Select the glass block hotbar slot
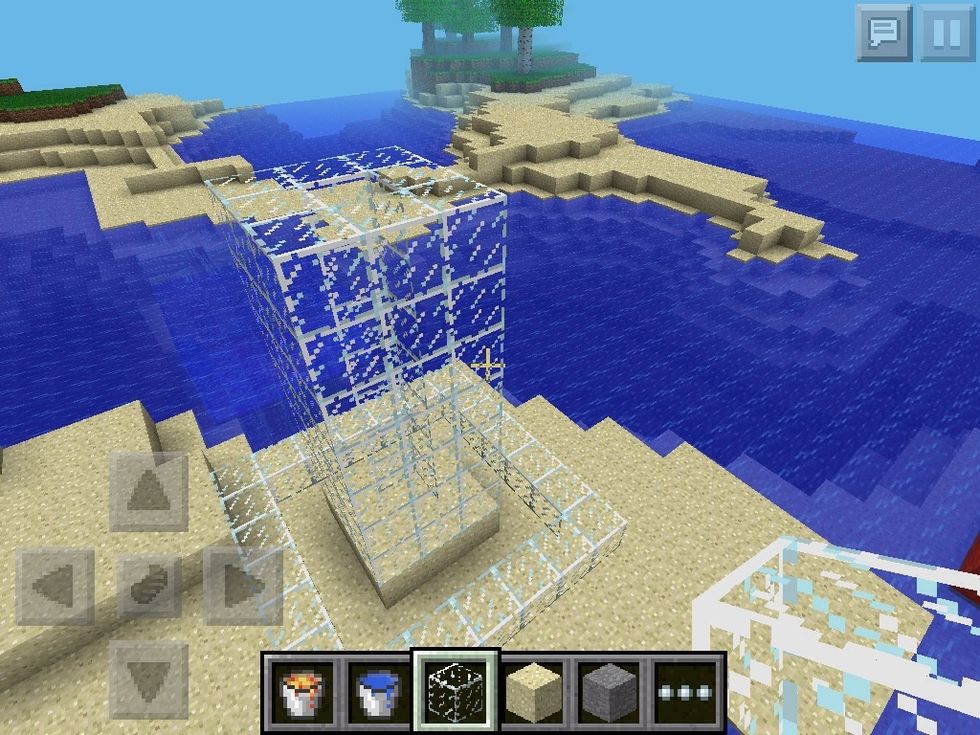 pyautogui.click(x=454, y=692)
